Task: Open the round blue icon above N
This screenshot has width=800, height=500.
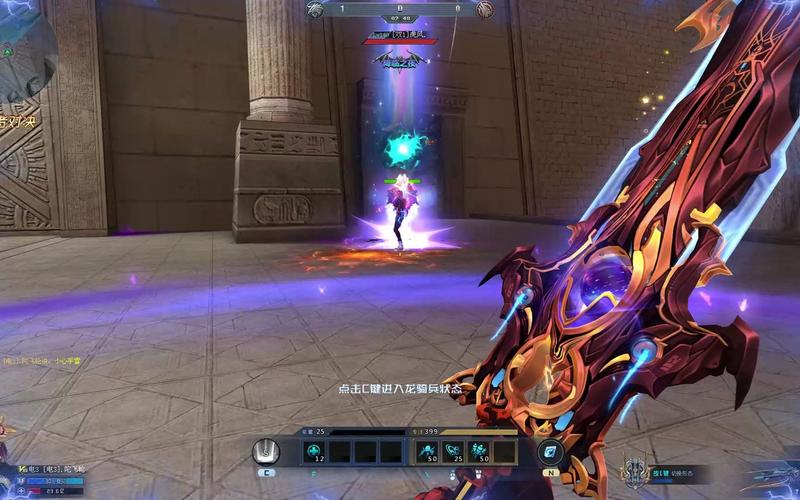Action: coord(549,452)
